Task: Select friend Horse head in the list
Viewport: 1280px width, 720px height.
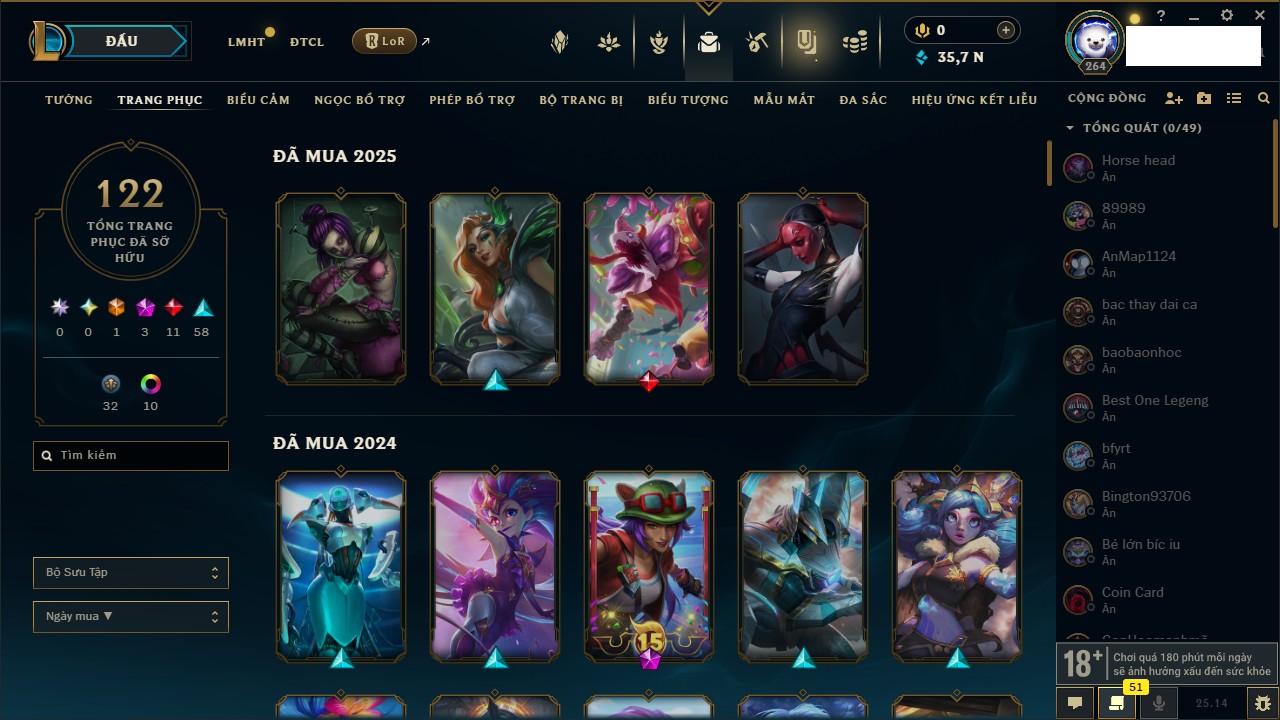Action: (x=1138, y=167)
